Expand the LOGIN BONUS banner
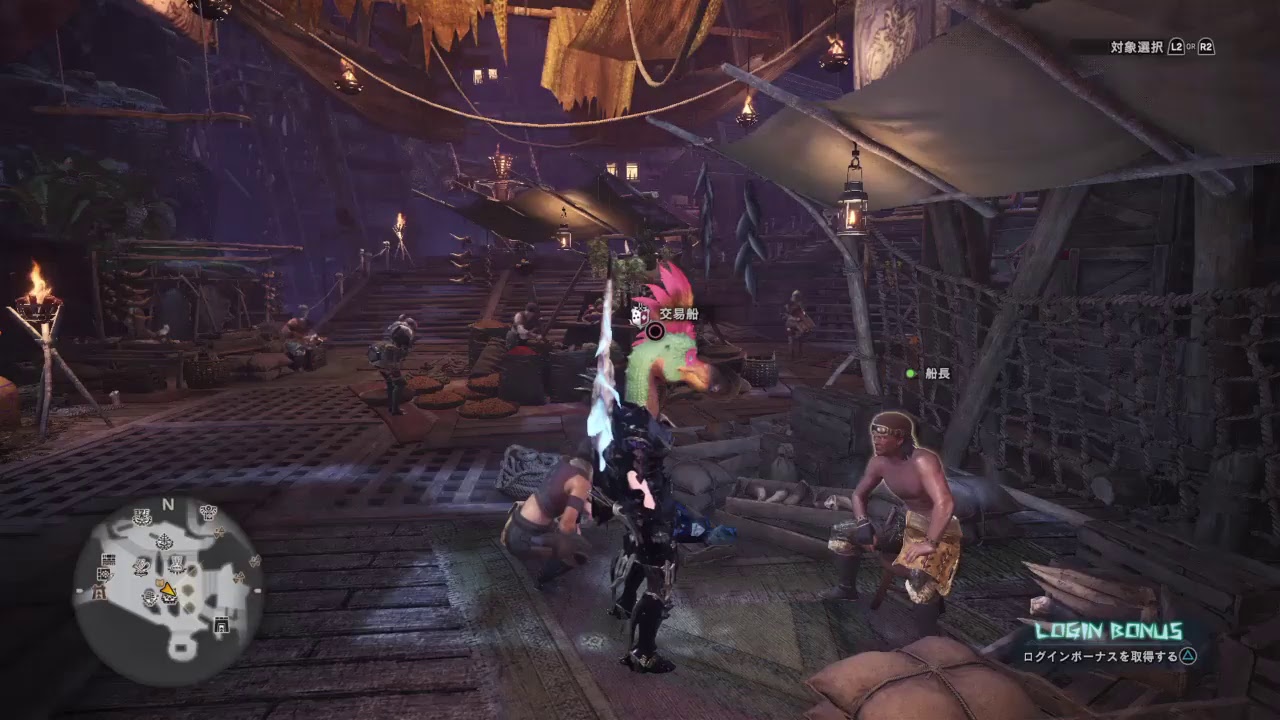Screen dimensions: 1280x720 1109,630
